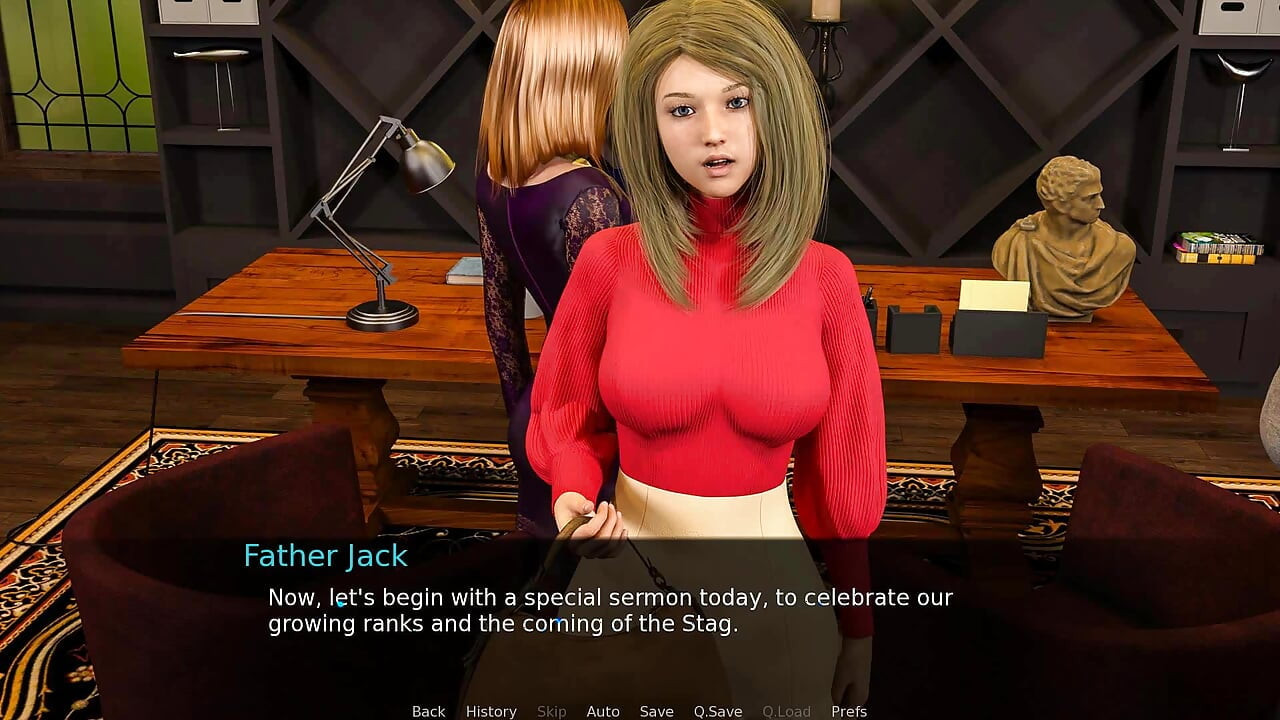Click the dialogue box to advance

coord(640,610)
